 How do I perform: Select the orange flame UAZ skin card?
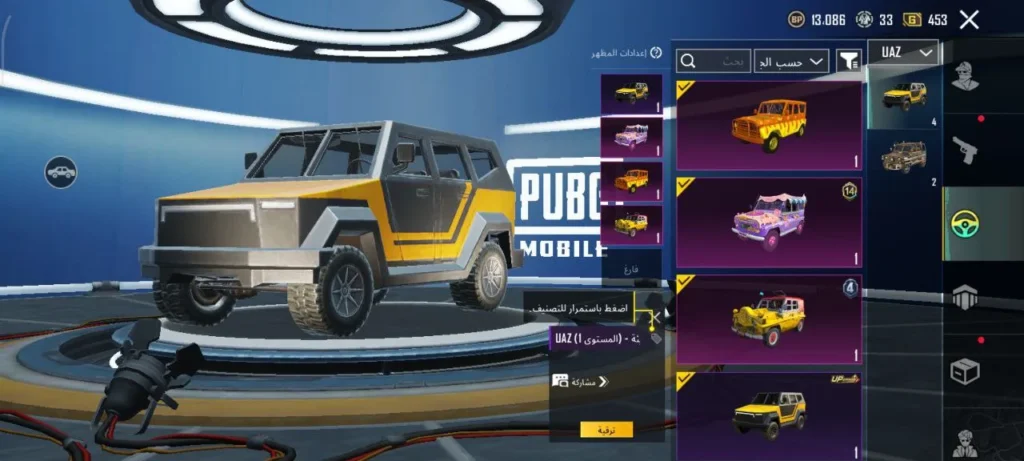coord(769,126)
